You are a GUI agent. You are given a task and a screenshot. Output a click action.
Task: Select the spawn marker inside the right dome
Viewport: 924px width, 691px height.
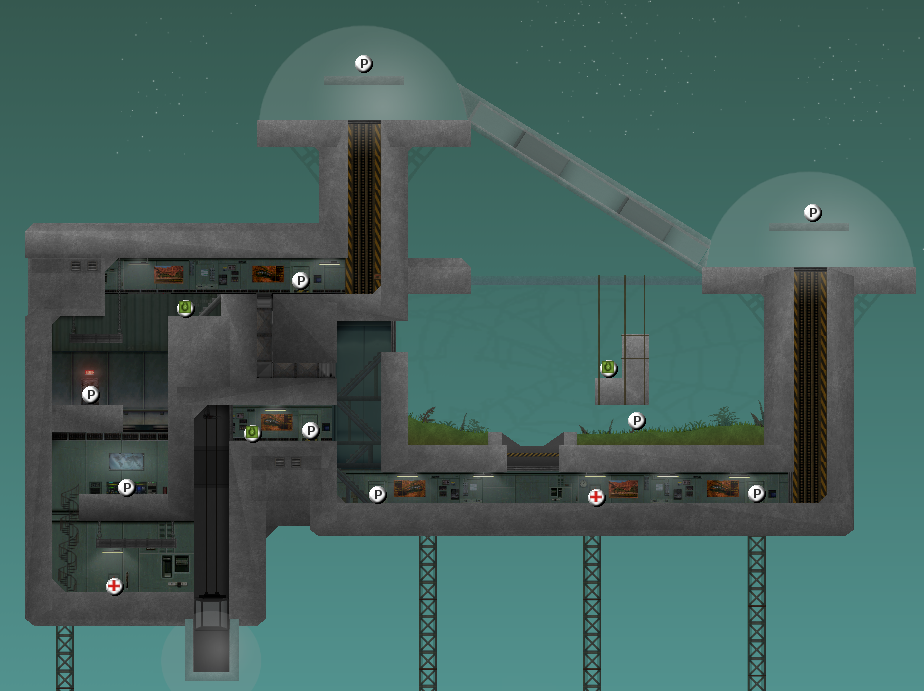pos(813,212)
